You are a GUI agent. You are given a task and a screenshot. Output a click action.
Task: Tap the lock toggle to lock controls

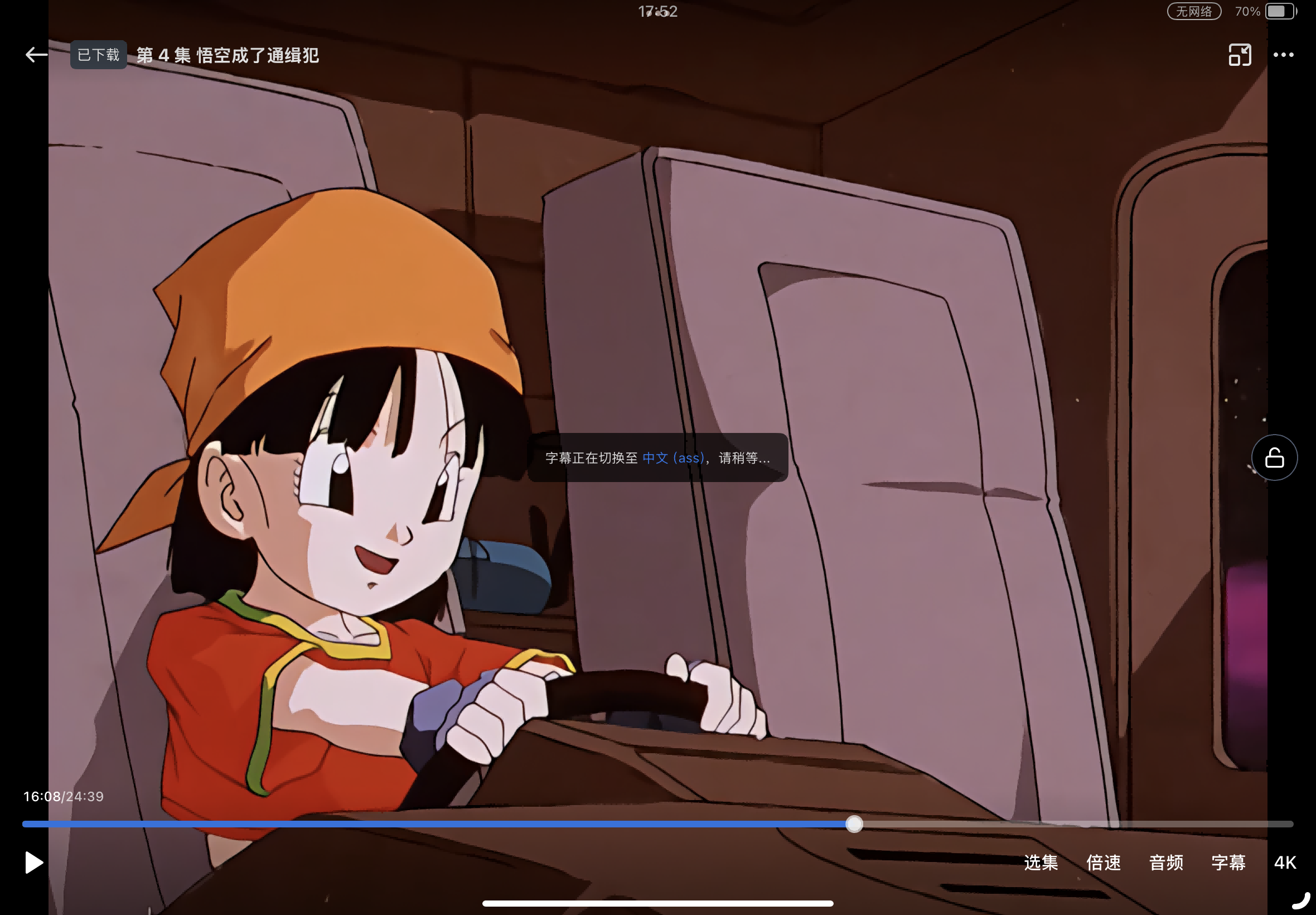click(1275, 457)
